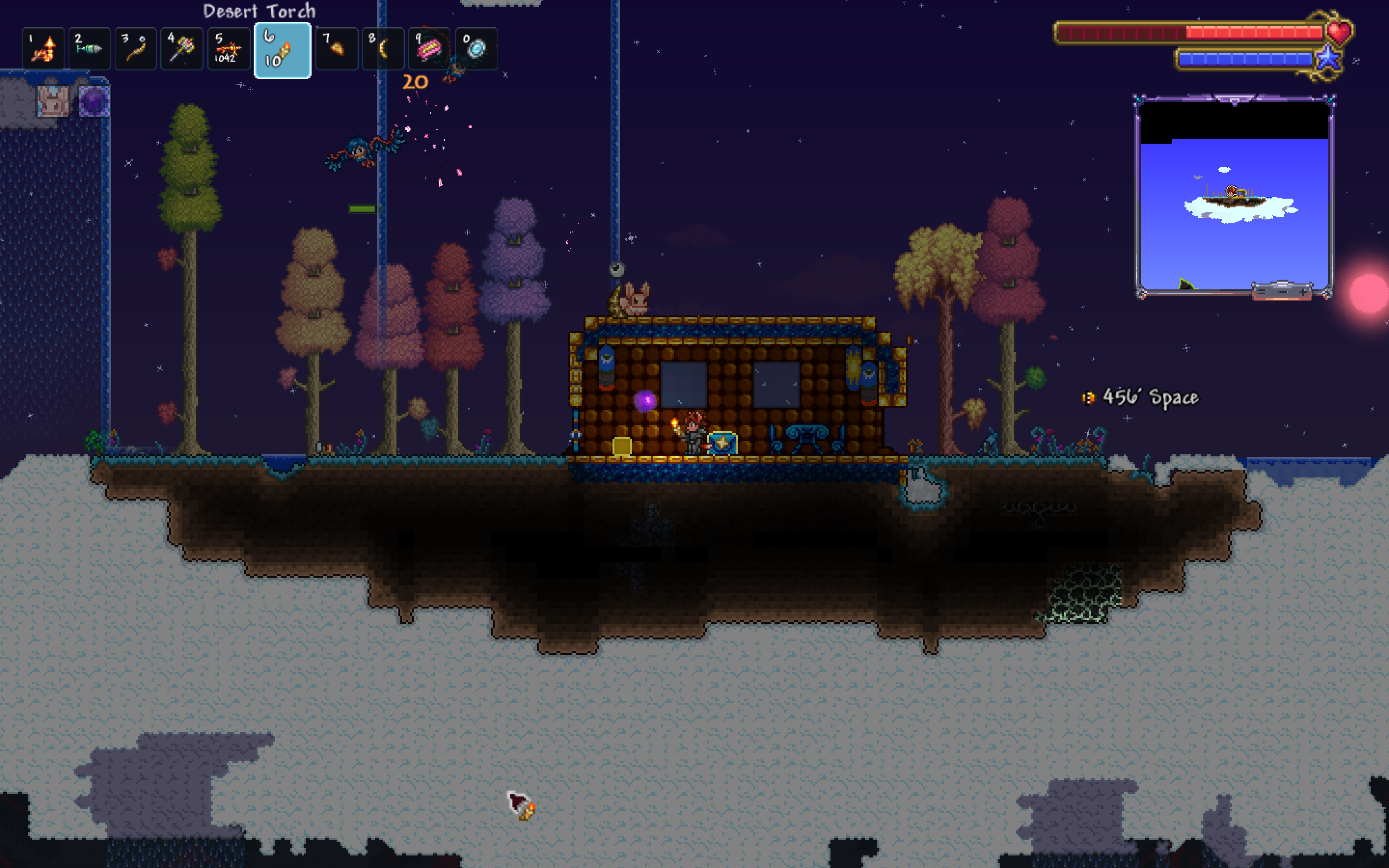
Task: Select the blue ring item in hotbar slot 0
Action: coord(476,49)
